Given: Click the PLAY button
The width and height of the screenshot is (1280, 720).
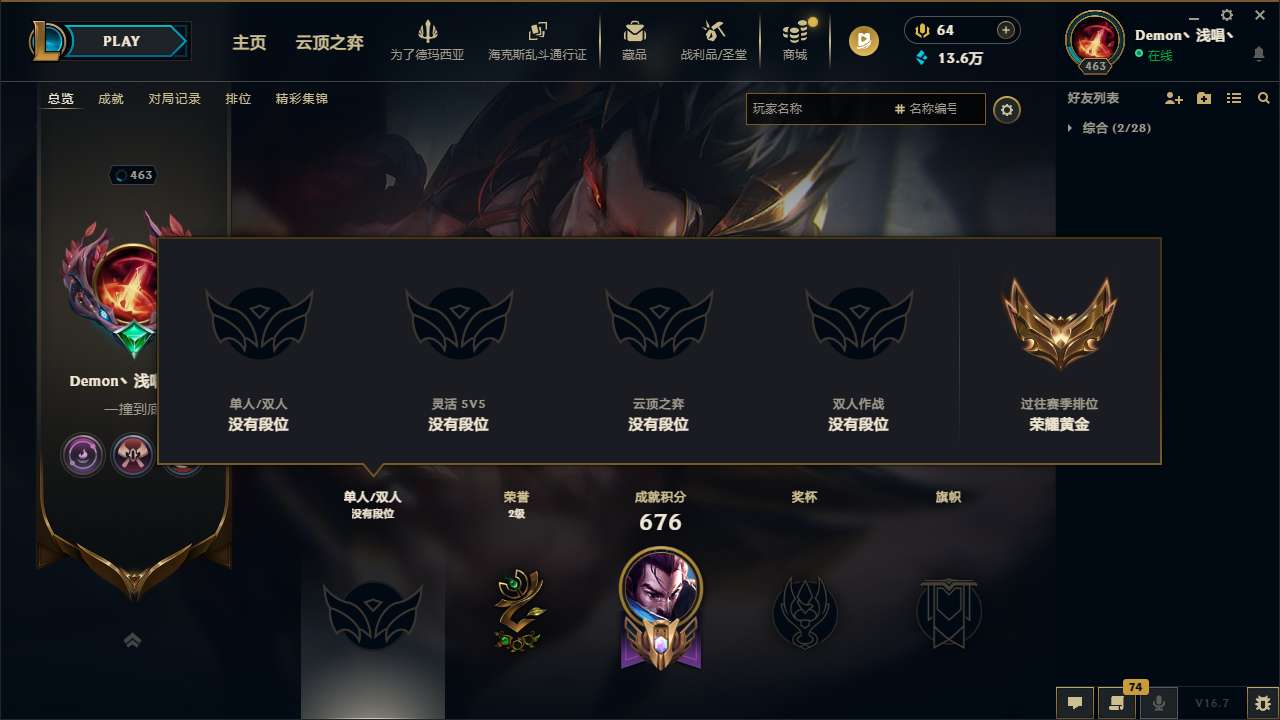Looking at the screenshot, I should pyautogui.click(x=122, y=41).
